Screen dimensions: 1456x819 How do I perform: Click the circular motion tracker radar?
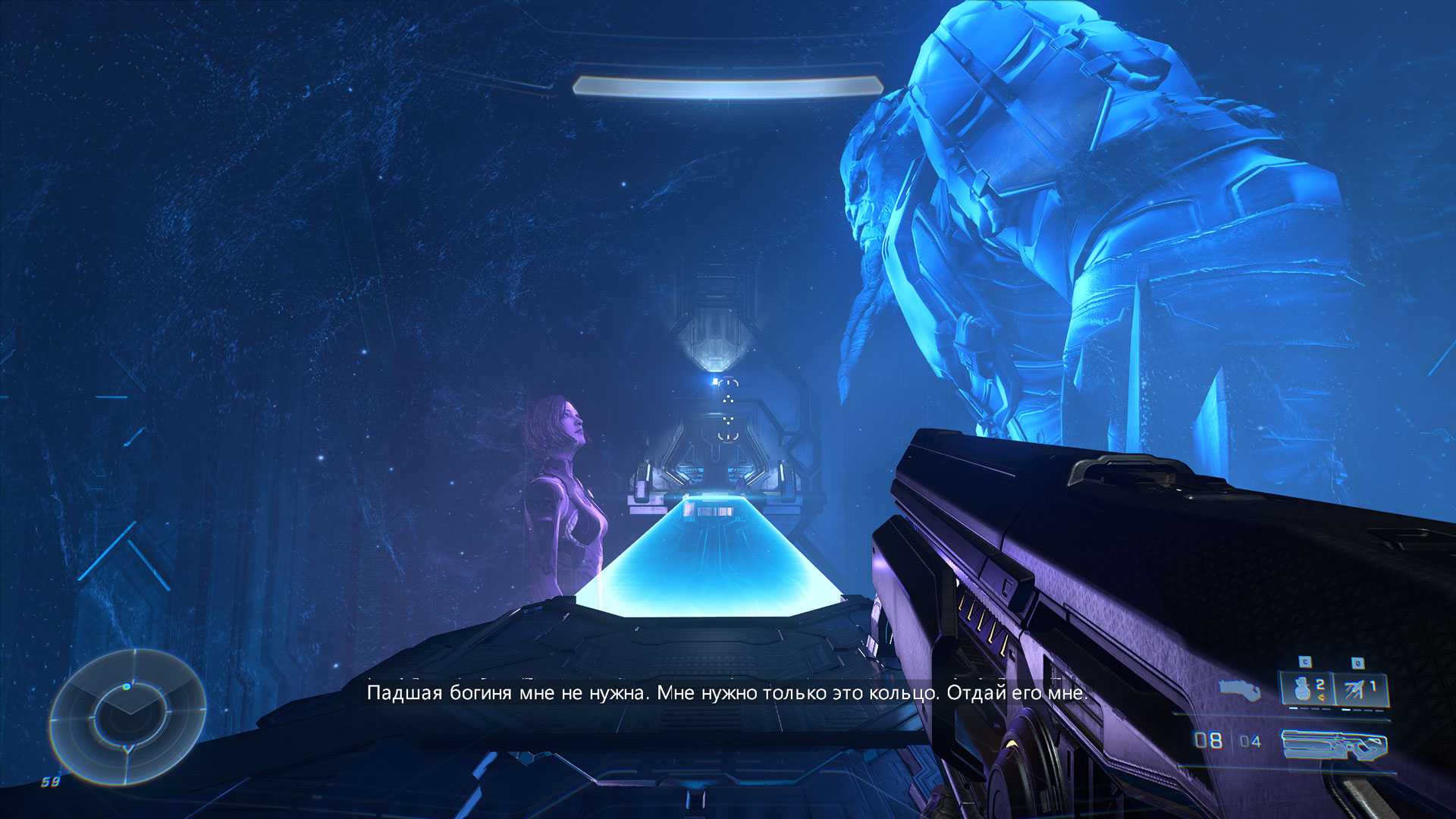coord(127,717)
